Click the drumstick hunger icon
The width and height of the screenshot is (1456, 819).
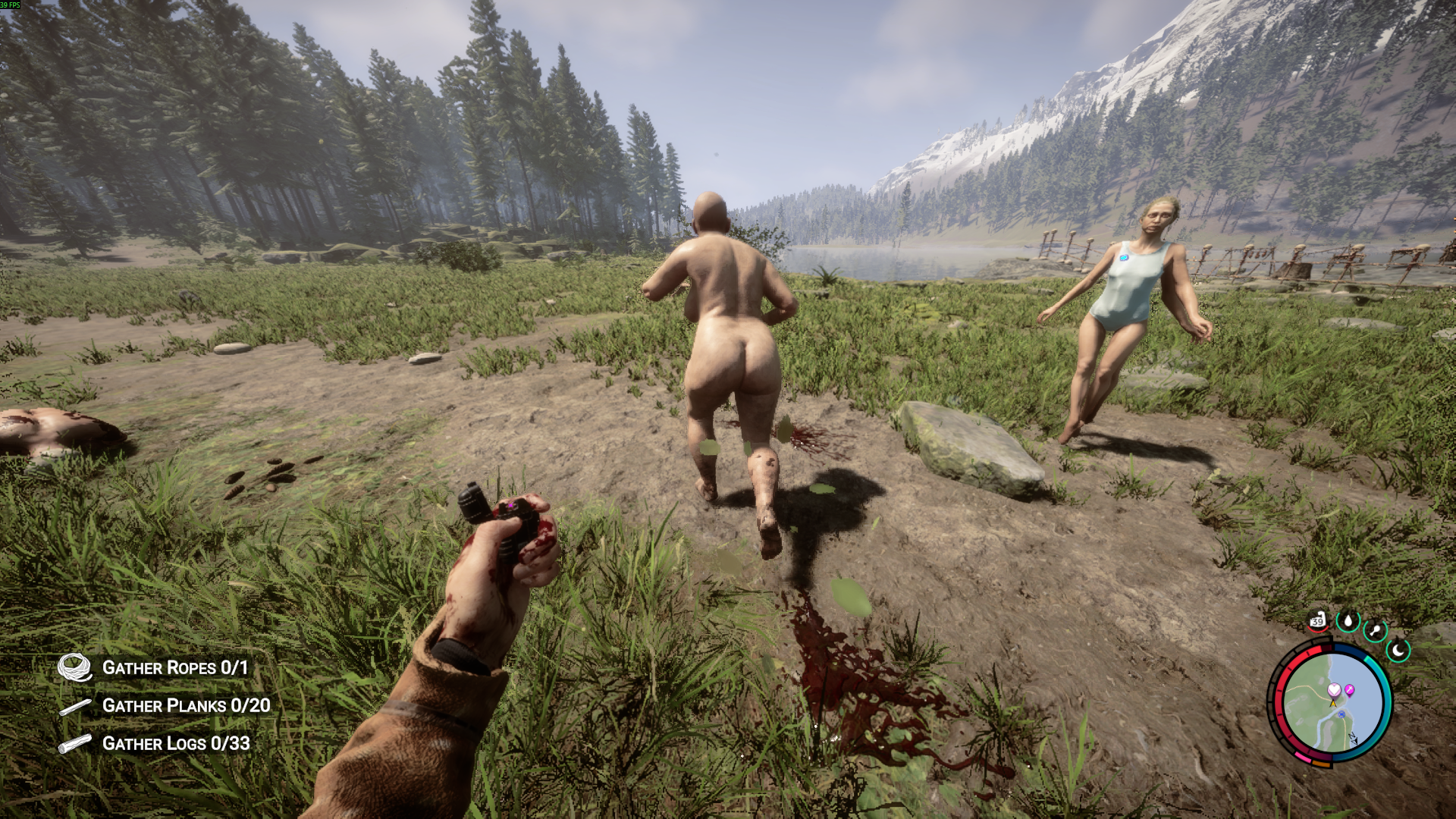[x=1375, y=630]
